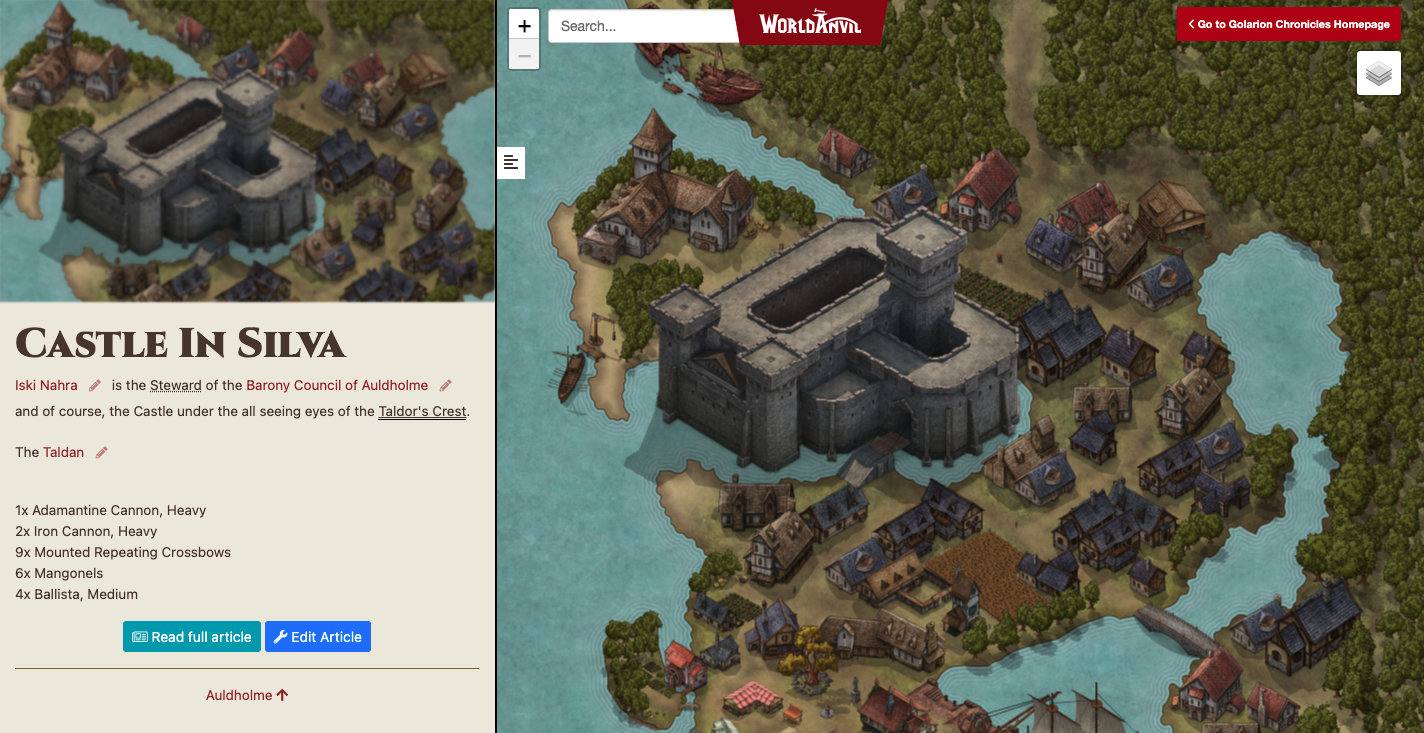
Task: Follow the Iski Nahra character link
Action: (45, 384)
